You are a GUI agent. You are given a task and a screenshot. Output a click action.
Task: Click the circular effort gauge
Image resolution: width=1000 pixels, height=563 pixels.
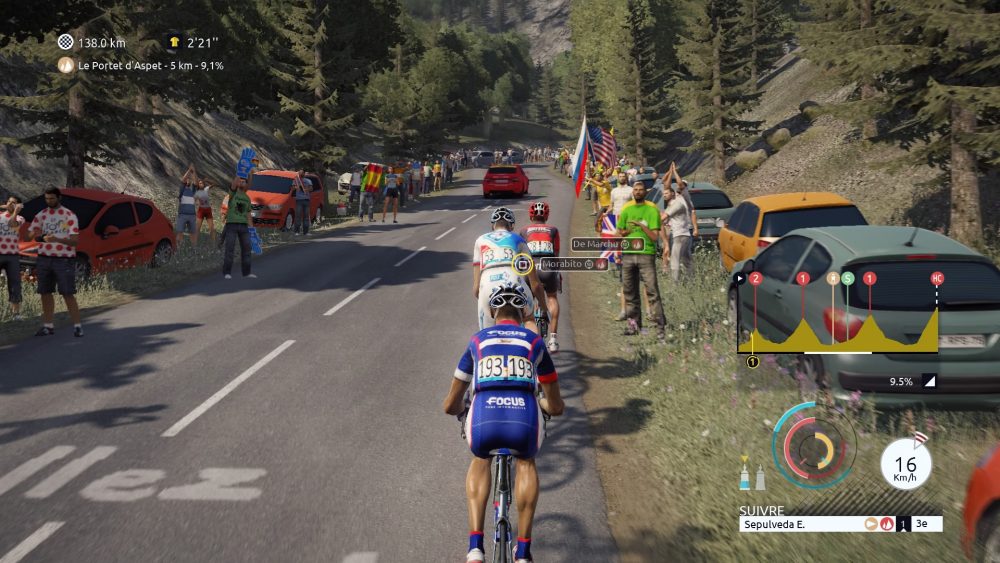[x=814, y=444]
